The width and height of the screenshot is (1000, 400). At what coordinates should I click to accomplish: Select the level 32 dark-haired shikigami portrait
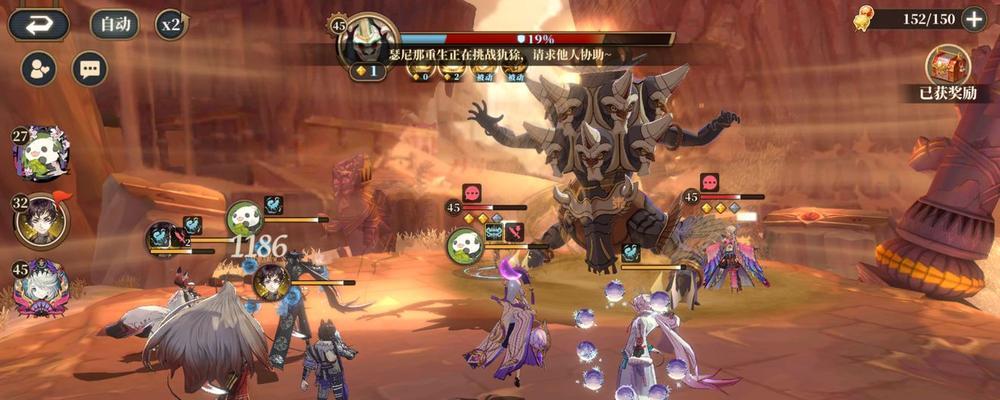(42, 221)
